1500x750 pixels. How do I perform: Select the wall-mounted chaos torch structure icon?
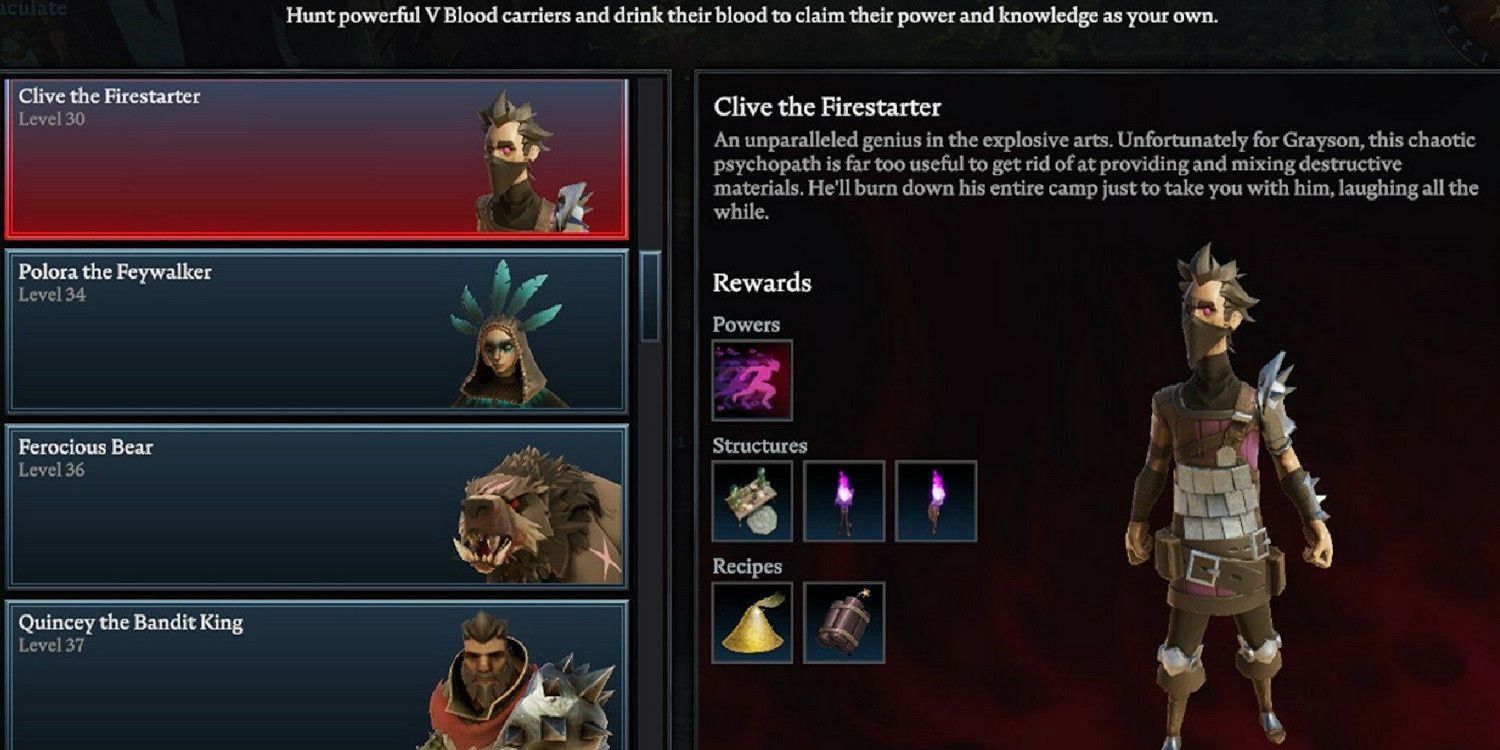pyautogui.click(x=935, y=500)
